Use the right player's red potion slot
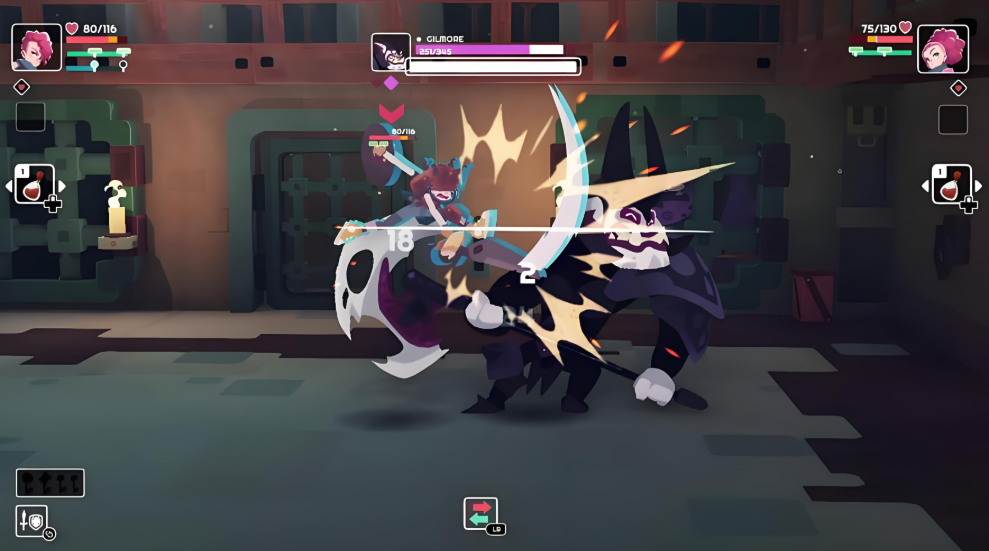This screenshot has width=989, height=551. click(x=951, y=185)
